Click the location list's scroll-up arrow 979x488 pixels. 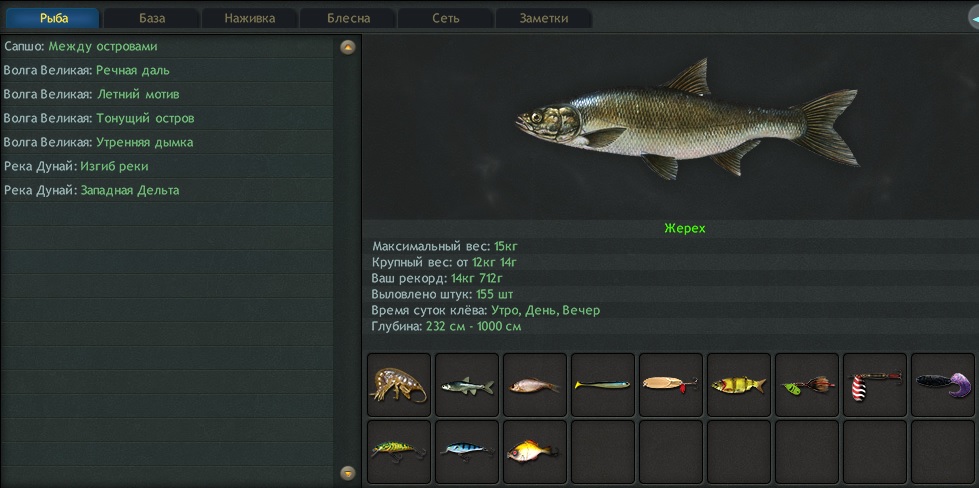pos(347,47)
